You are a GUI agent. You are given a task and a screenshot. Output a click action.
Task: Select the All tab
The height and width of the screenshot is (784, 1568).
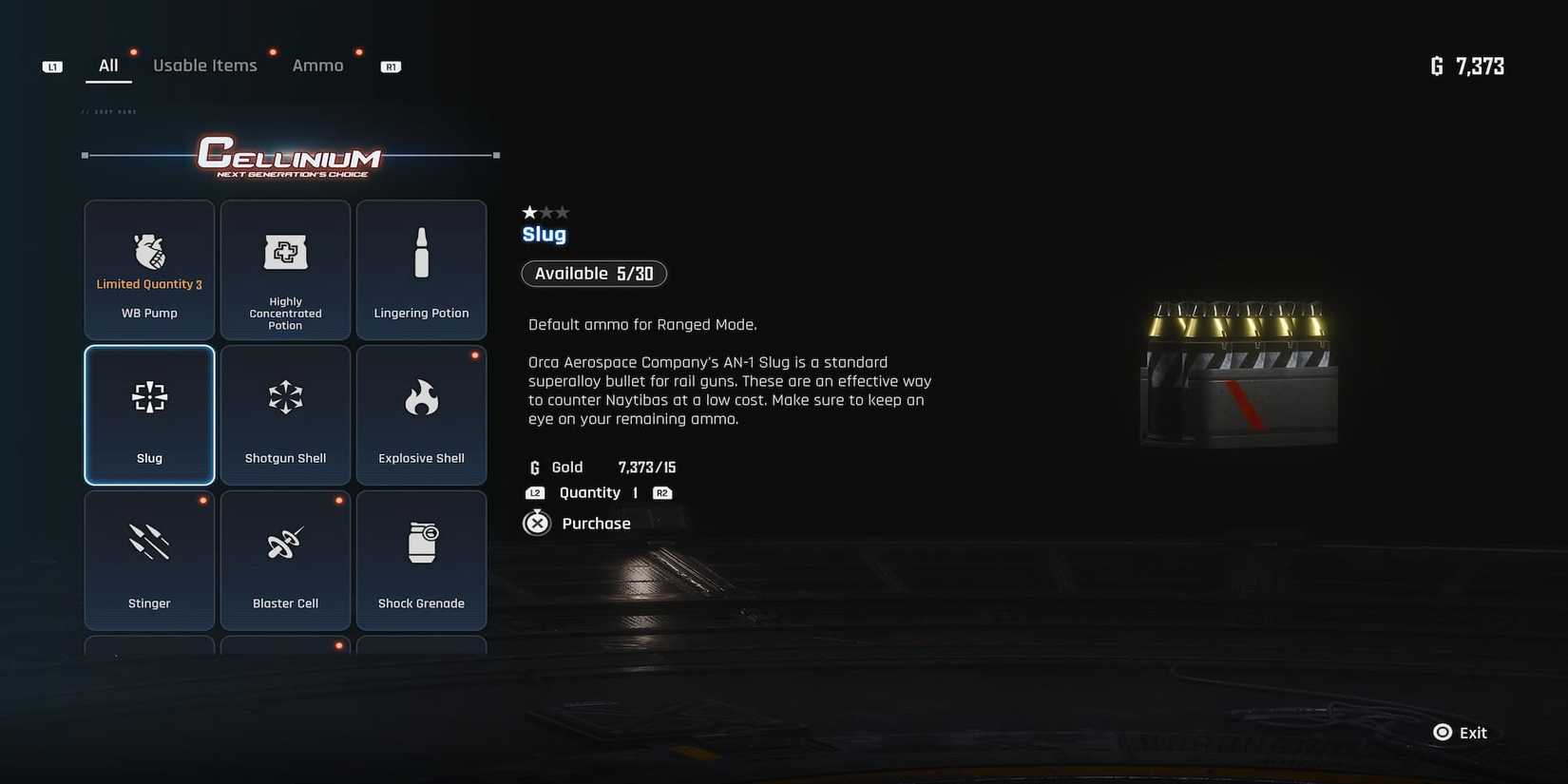pos(108,65)
